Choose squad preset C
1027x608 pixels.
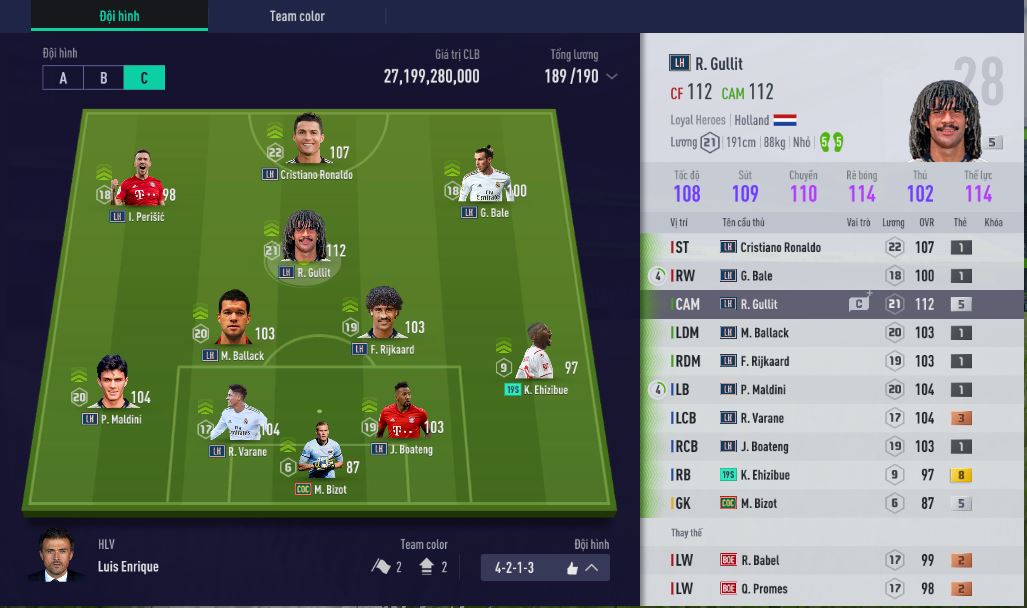(x=144, y=78)
